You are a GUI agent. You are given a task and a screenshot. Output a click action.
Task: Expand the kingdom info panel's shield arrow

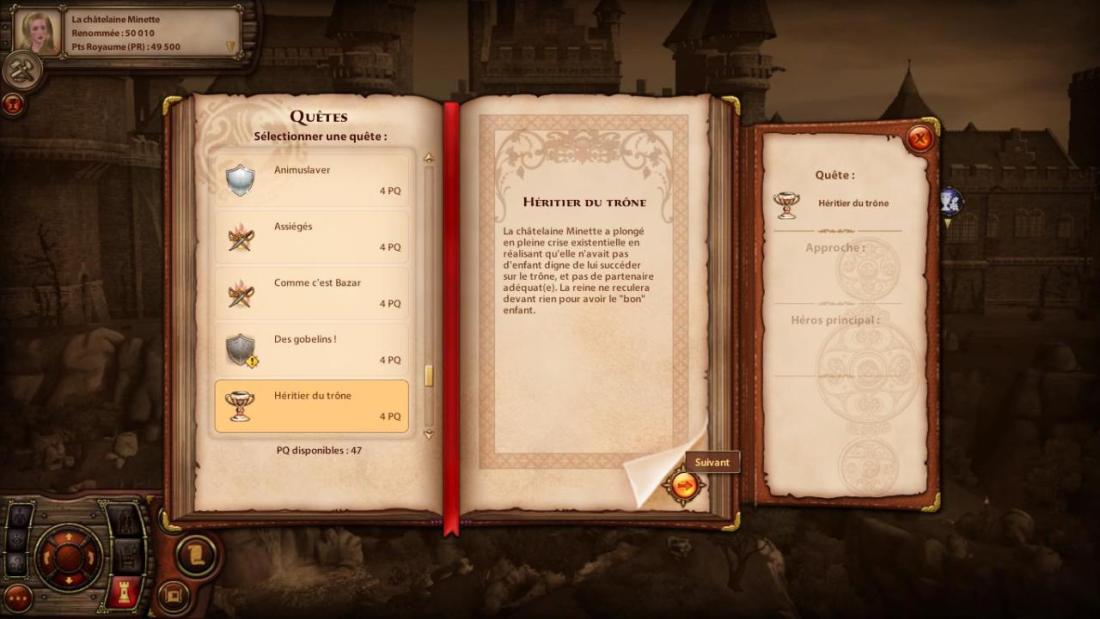click(x=231, y=46)
